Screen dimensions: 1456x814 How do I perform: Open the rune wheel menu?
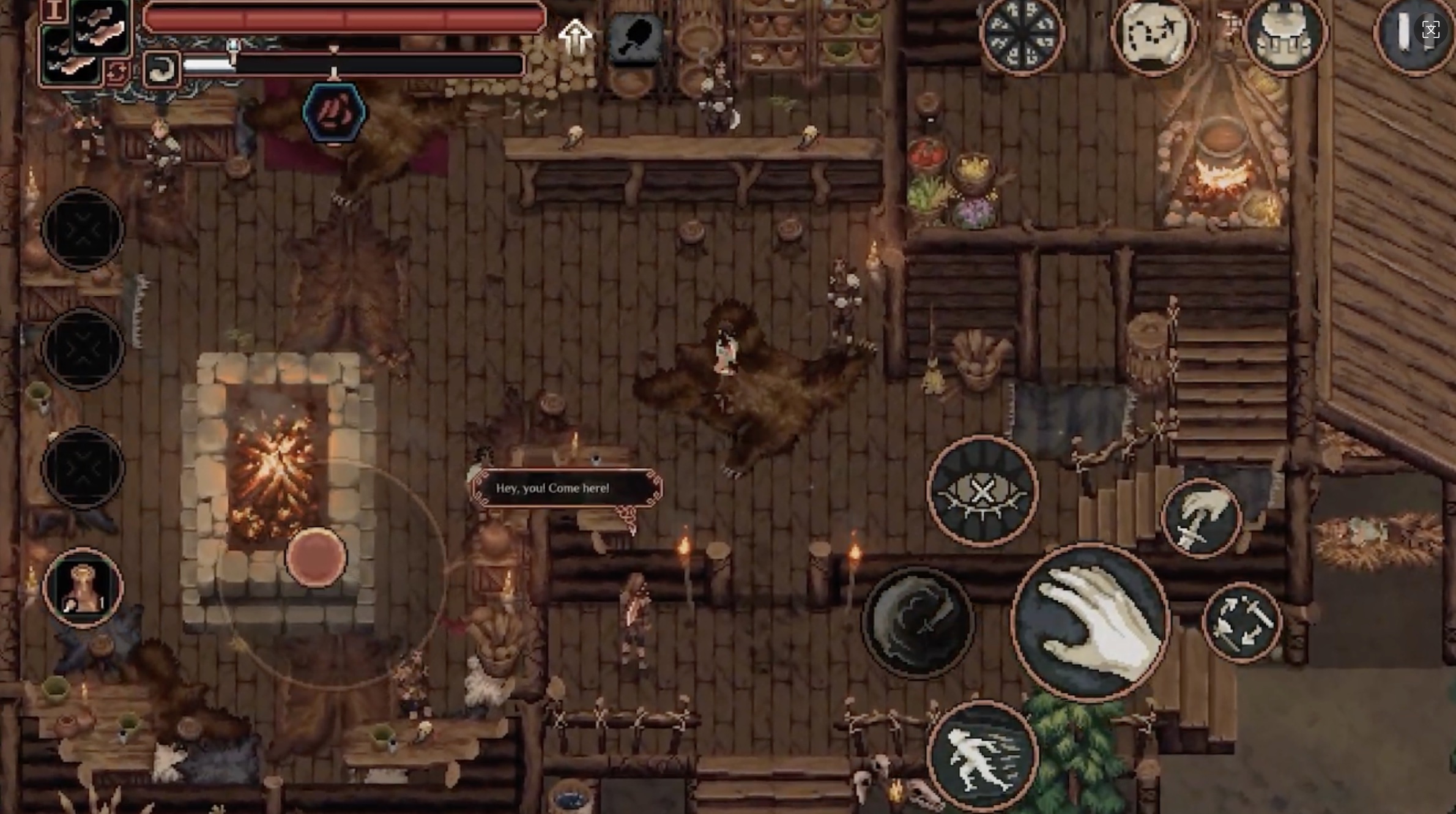[1021, 34]
